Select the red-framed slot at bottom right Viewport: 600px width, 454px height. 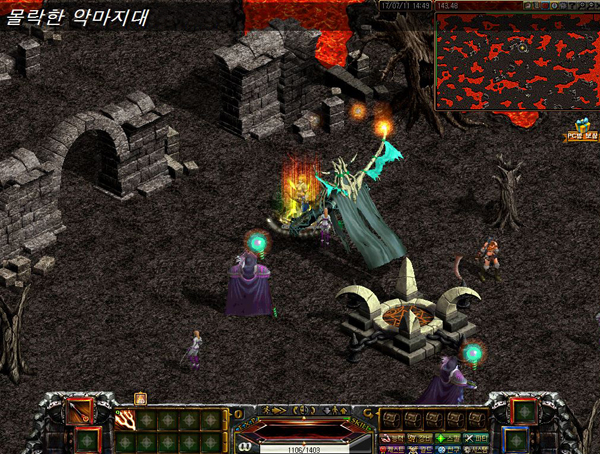tap(523, 411)
